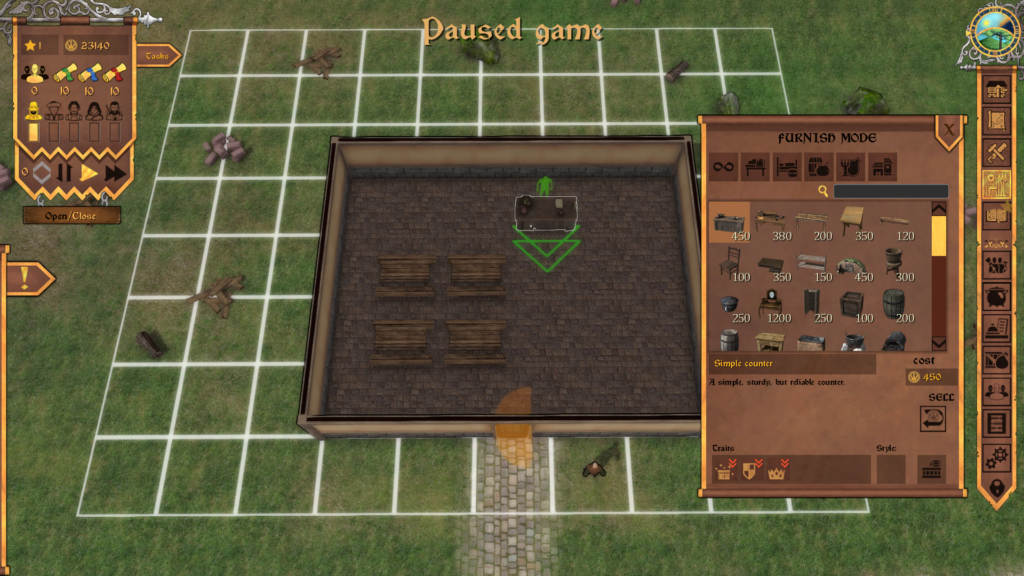Close the Furnish Mode panel

(x=948, y=128)
